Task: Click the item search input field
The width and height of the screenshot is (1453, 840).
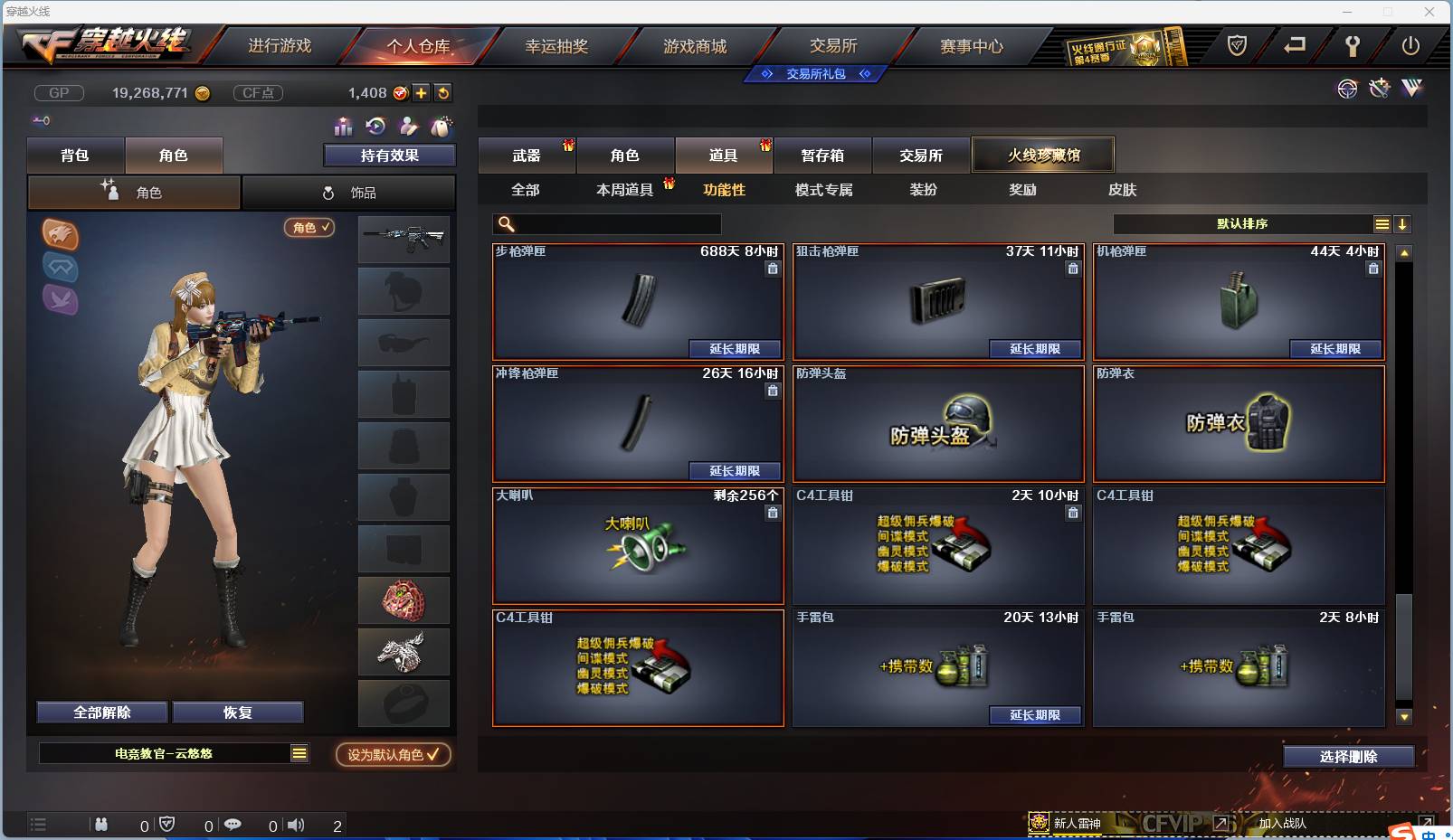Action: point(606,223)
